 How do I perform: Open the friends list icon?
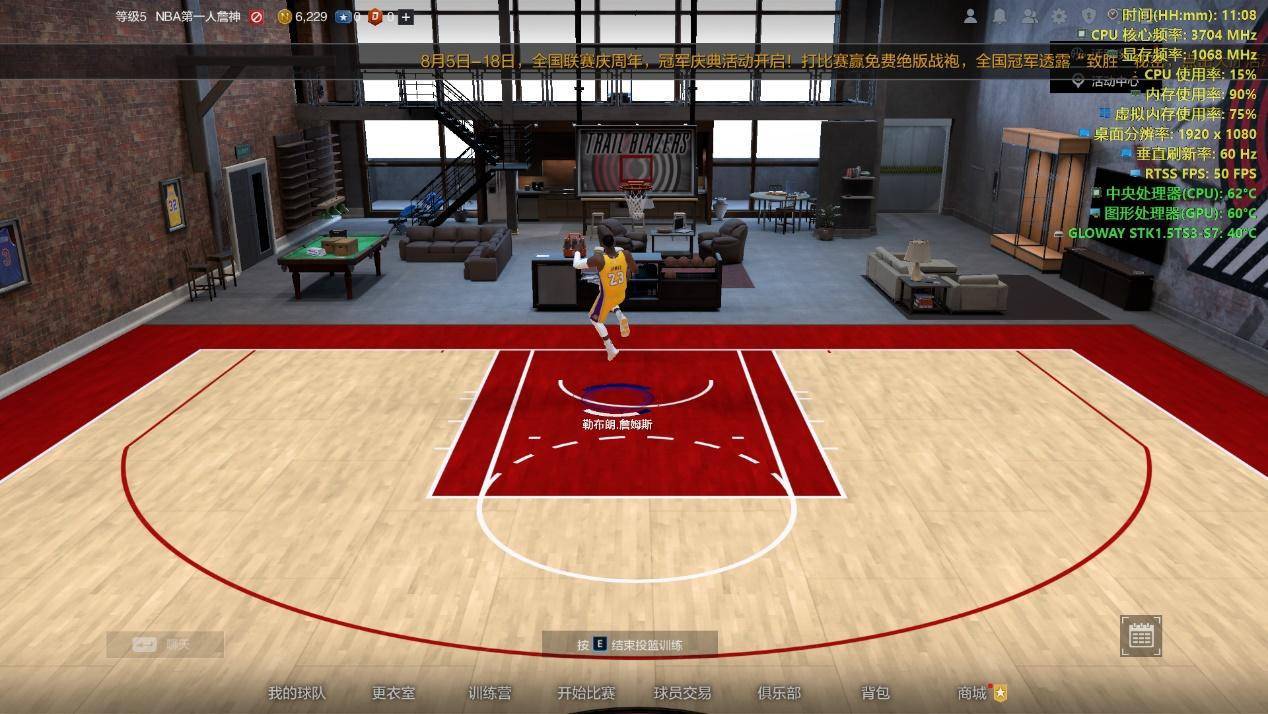(x=1029, y=16)
